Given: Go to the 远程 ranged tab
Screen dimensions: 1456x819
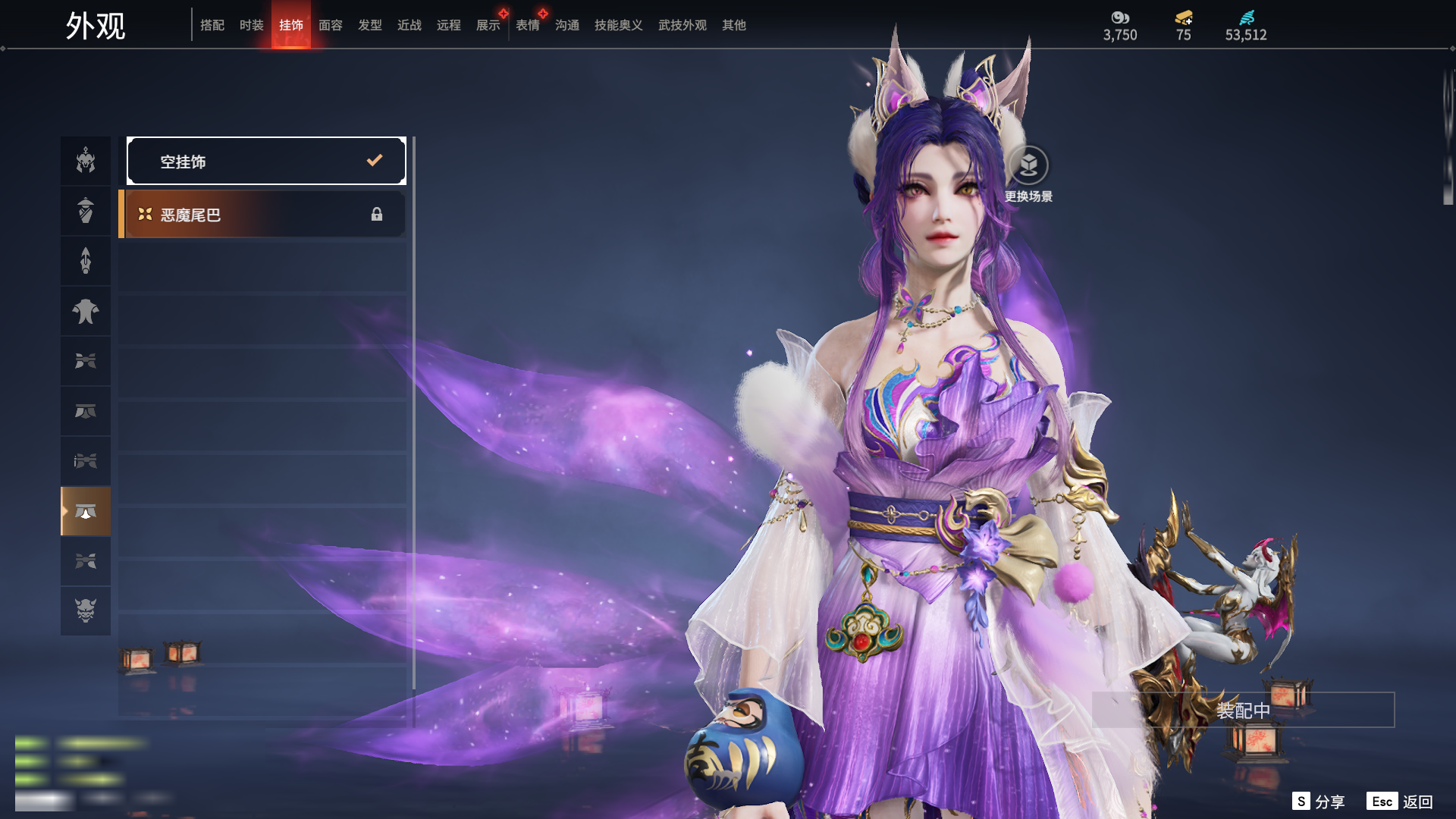Looking at the screenshot, I should coord(448,25).
